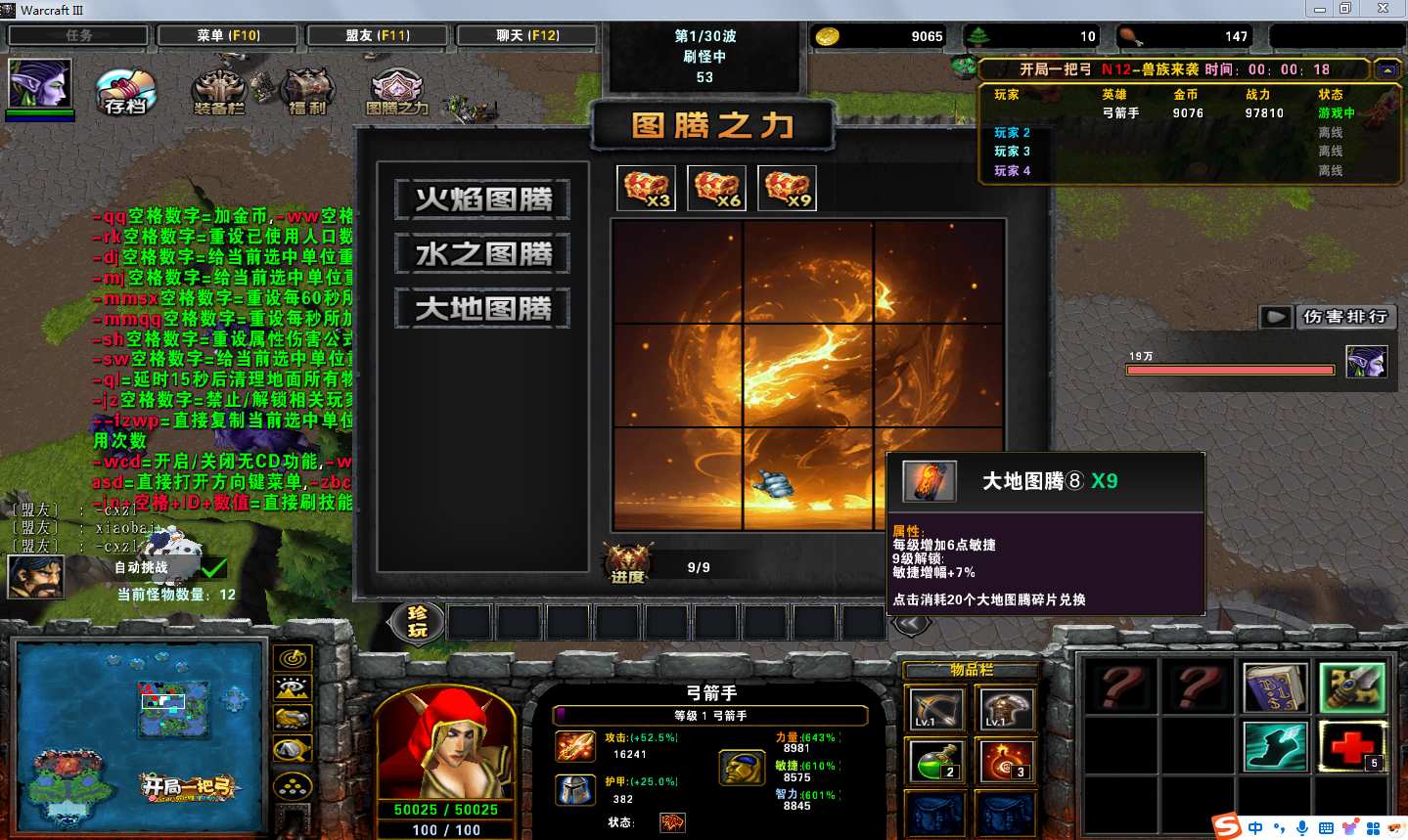This screenshot has width=1408, height=840.
Task: Close the Warcraft III window
Action: [x=1383, y=9]
